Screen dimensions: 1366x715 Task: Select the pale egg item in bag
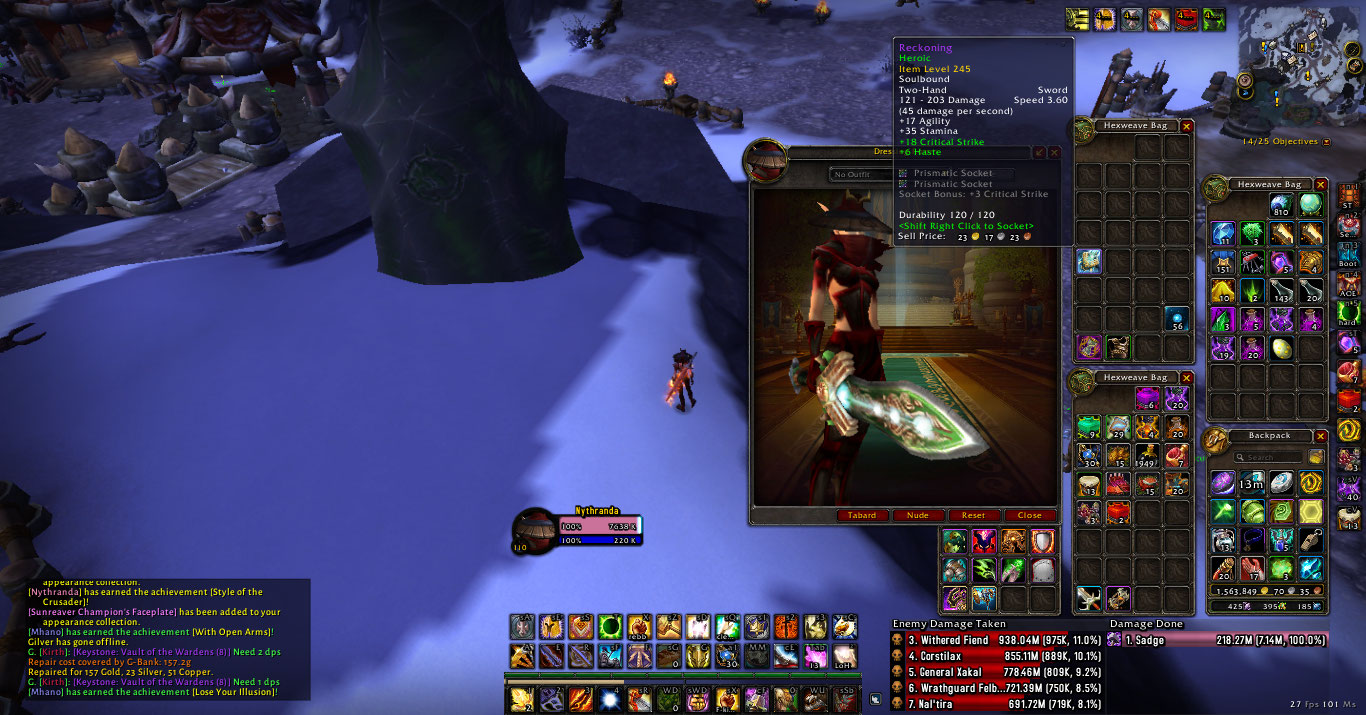1281,348
